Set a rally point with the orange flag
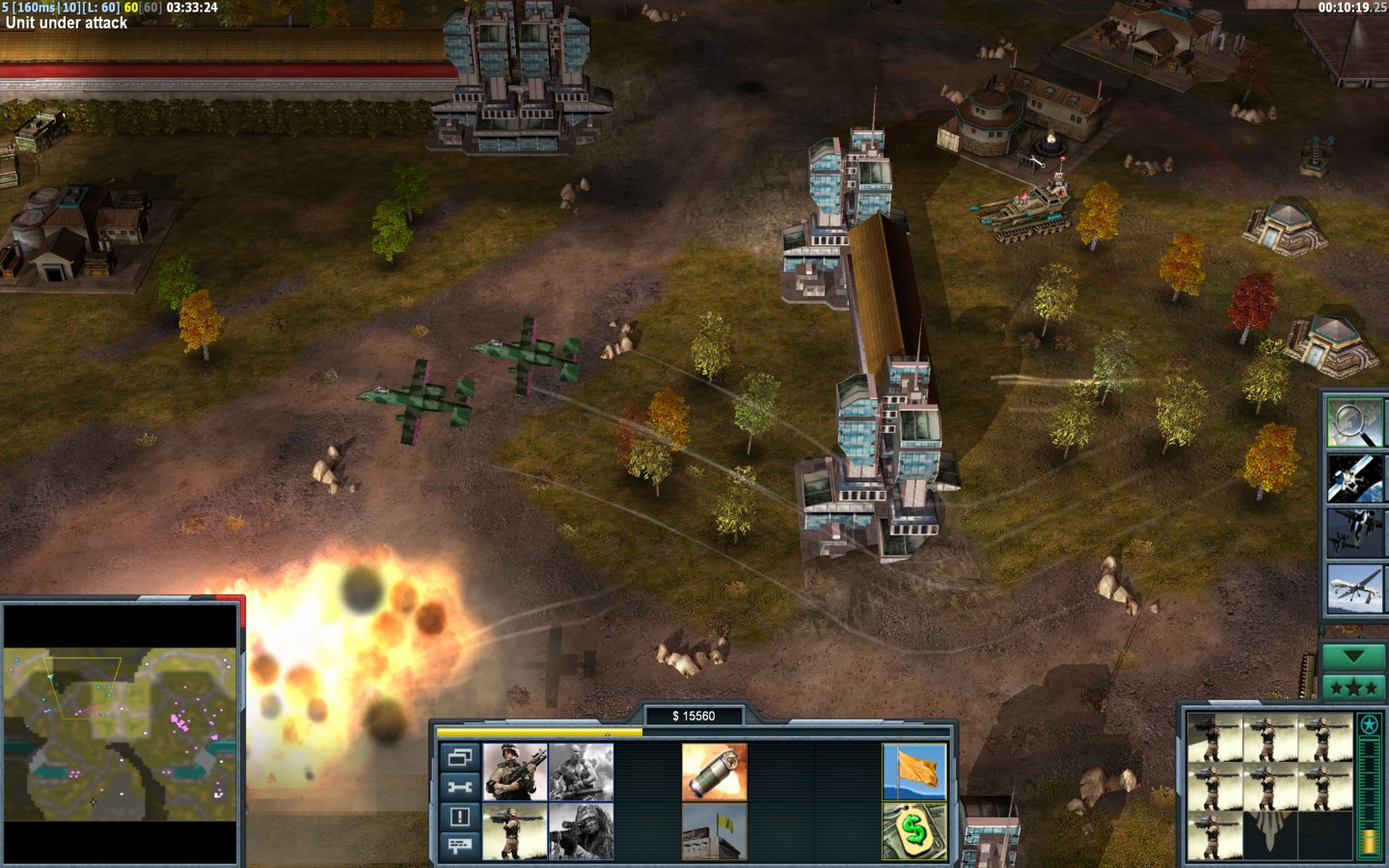This screenshot has width=1389, height=868. pos(913,772)
